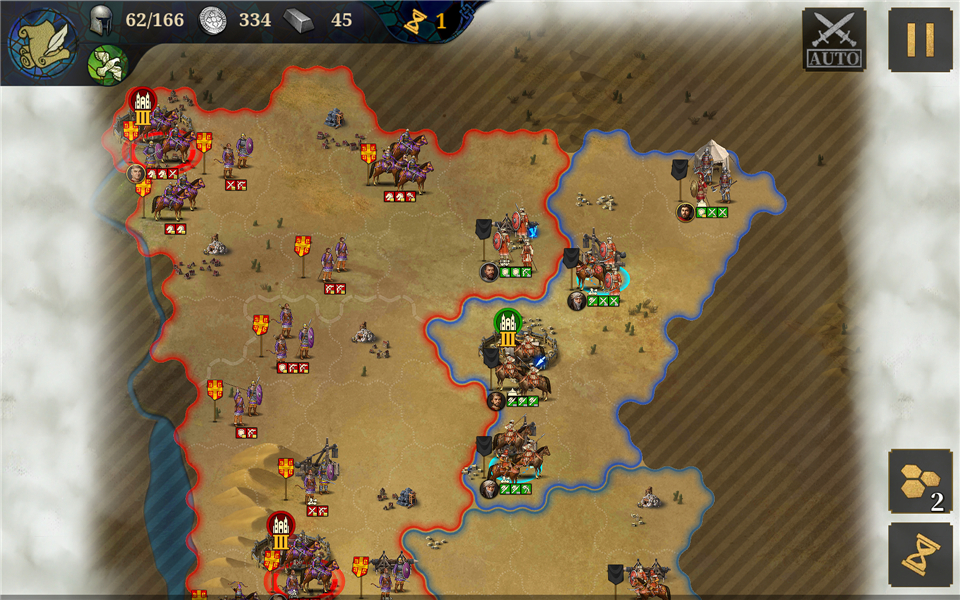Screen dimensions: 960x600
Task: Open the green dove diplomacy icon
Action: coord(107,65)
